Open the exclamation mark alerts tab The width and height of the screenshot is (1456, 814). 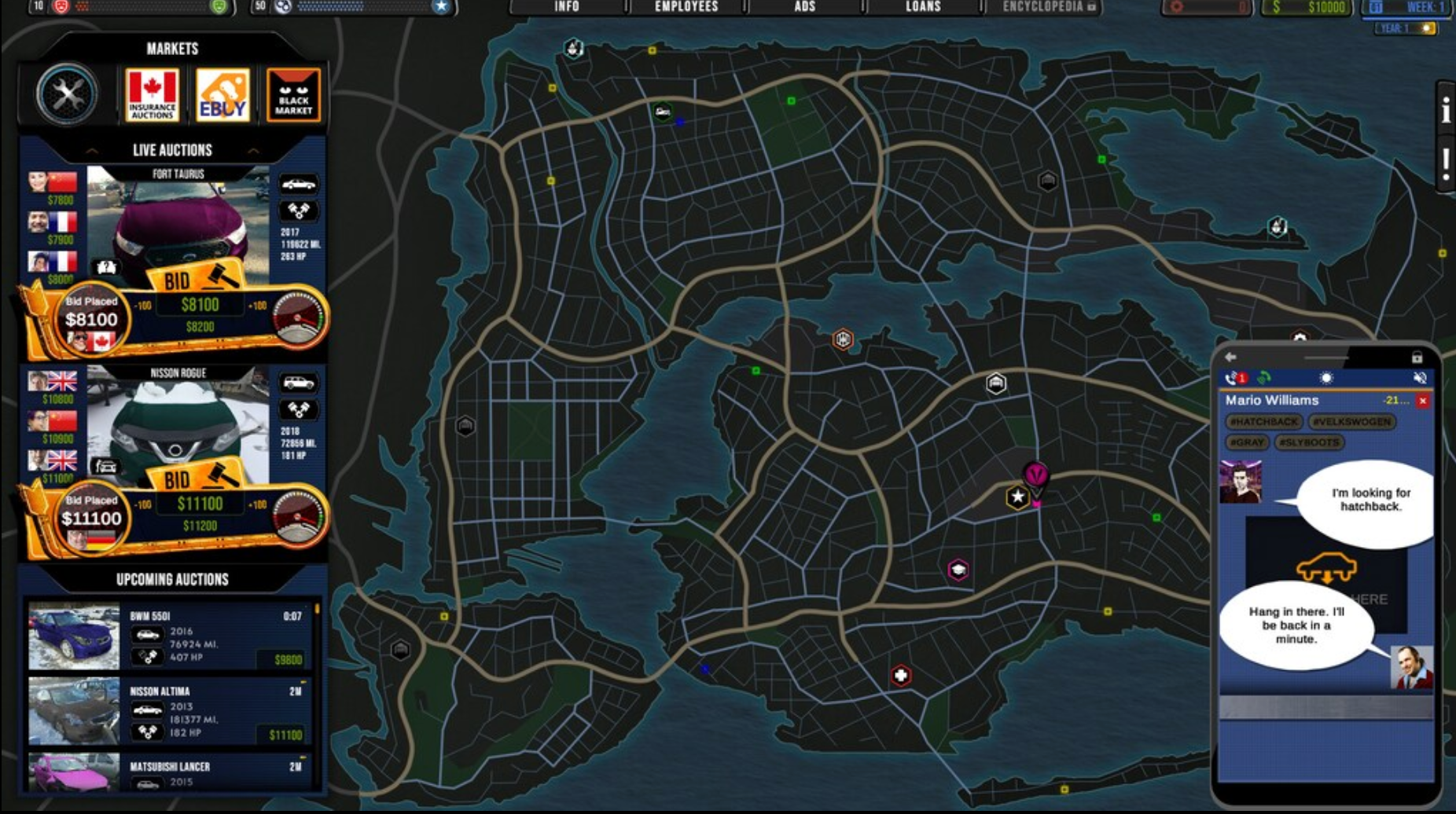(1445, 163)
